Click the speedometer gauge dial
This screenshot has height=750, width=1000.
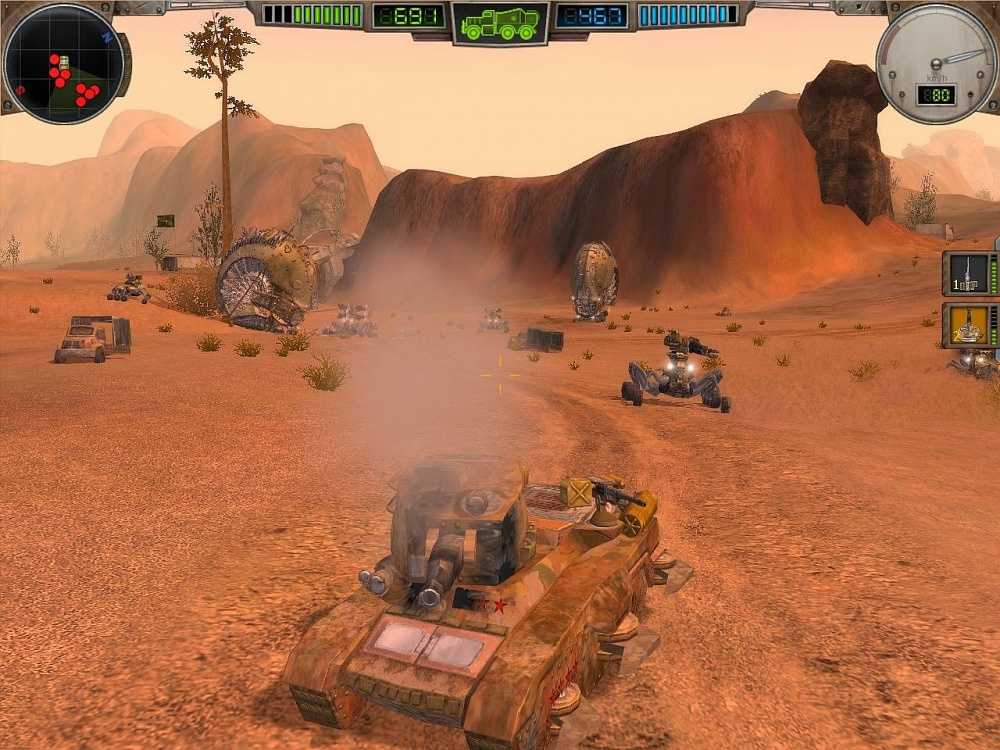(x=935, y=58)
